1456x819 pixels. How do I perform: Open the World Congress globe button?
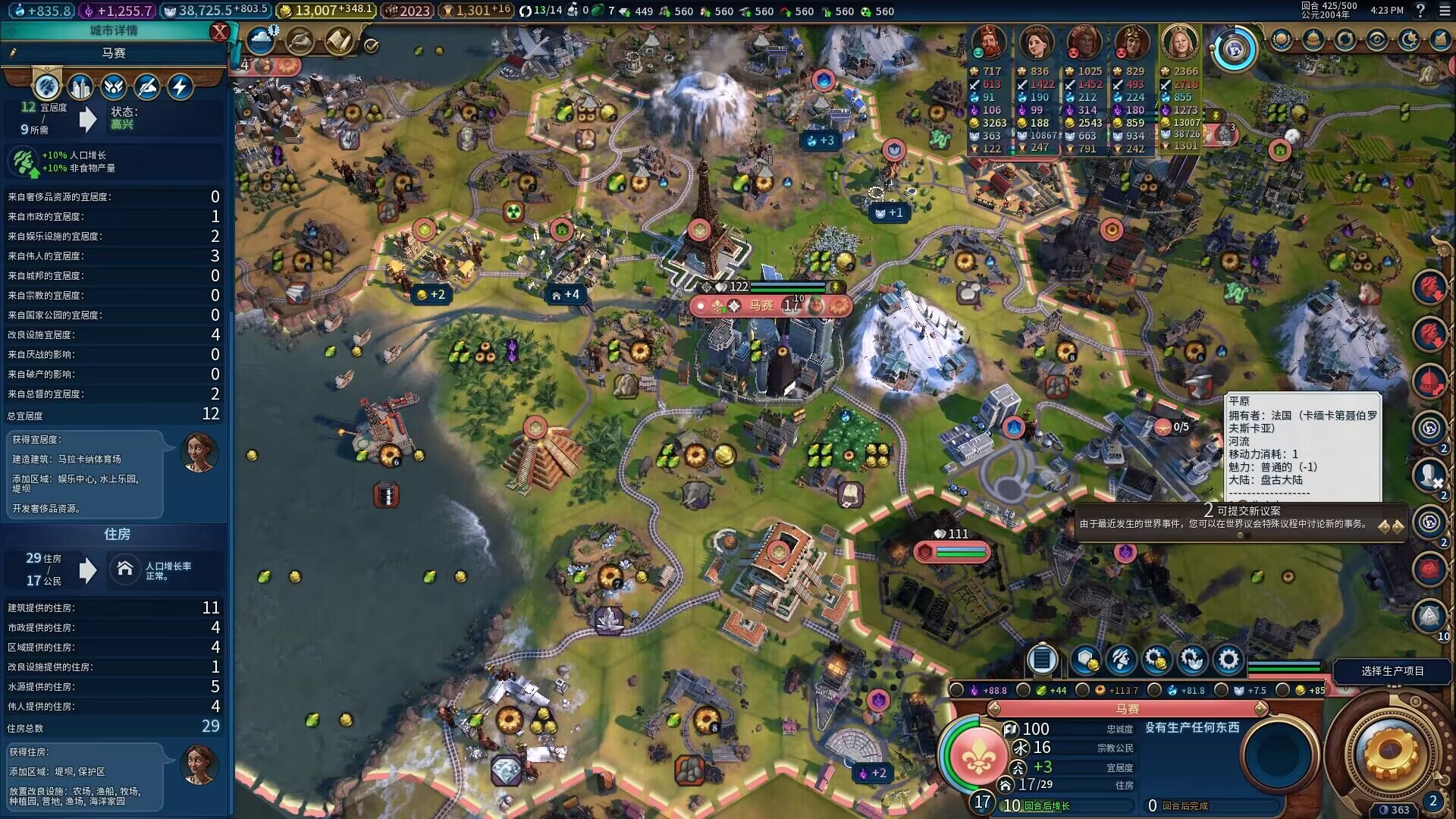pyautogui.click(x=1234, y=50)
